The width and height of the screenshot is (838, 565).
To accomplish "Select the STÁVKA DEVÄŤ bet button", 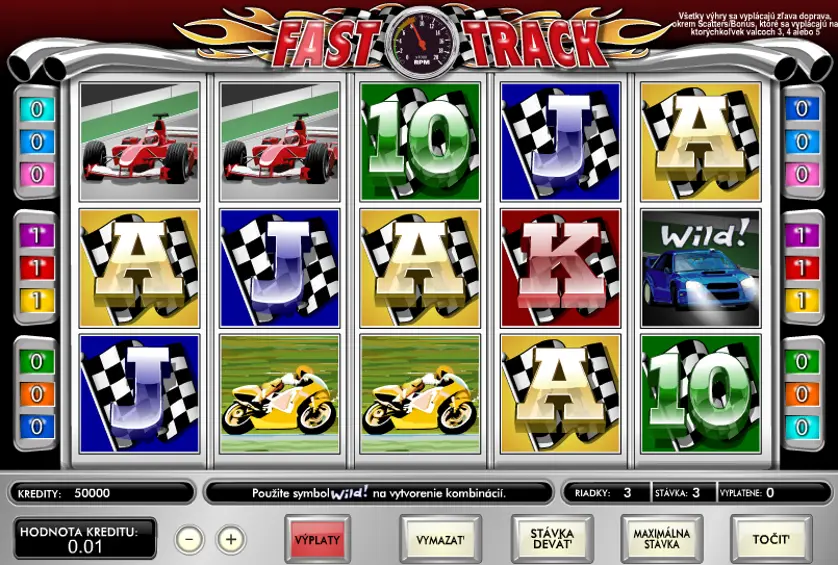I will tap(552, 540).
